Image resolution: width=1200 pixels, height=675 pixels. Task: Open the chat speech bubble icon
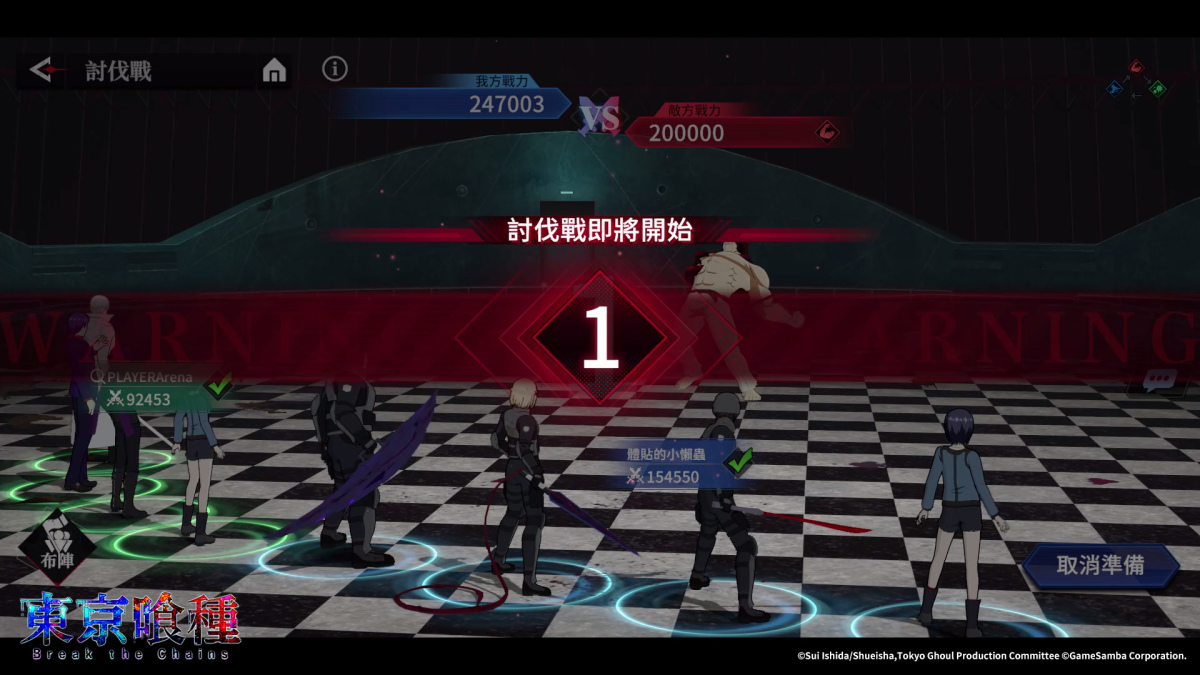[1158, 381]
